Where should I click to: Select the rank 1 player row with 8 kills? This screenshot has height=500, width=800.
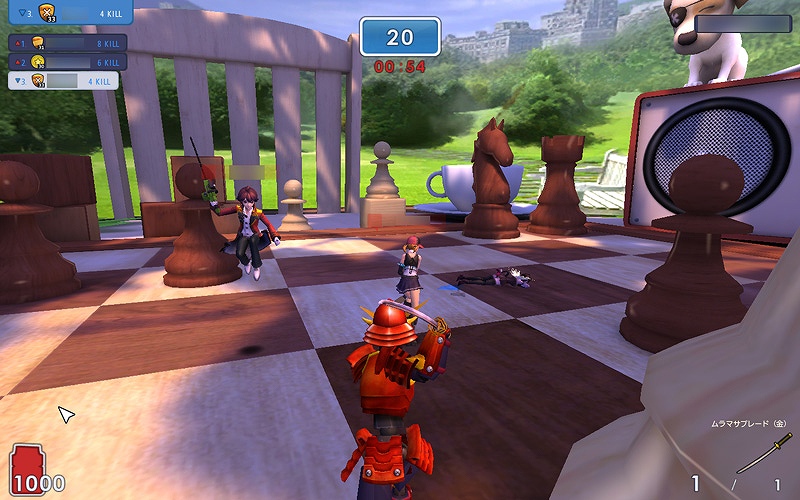click(65, 44)
